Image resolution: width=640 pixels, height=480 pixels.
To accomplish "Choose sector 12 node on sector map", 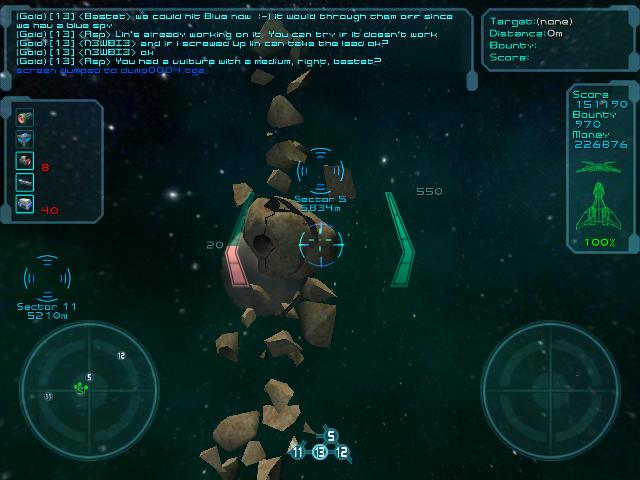I will 342,452.
